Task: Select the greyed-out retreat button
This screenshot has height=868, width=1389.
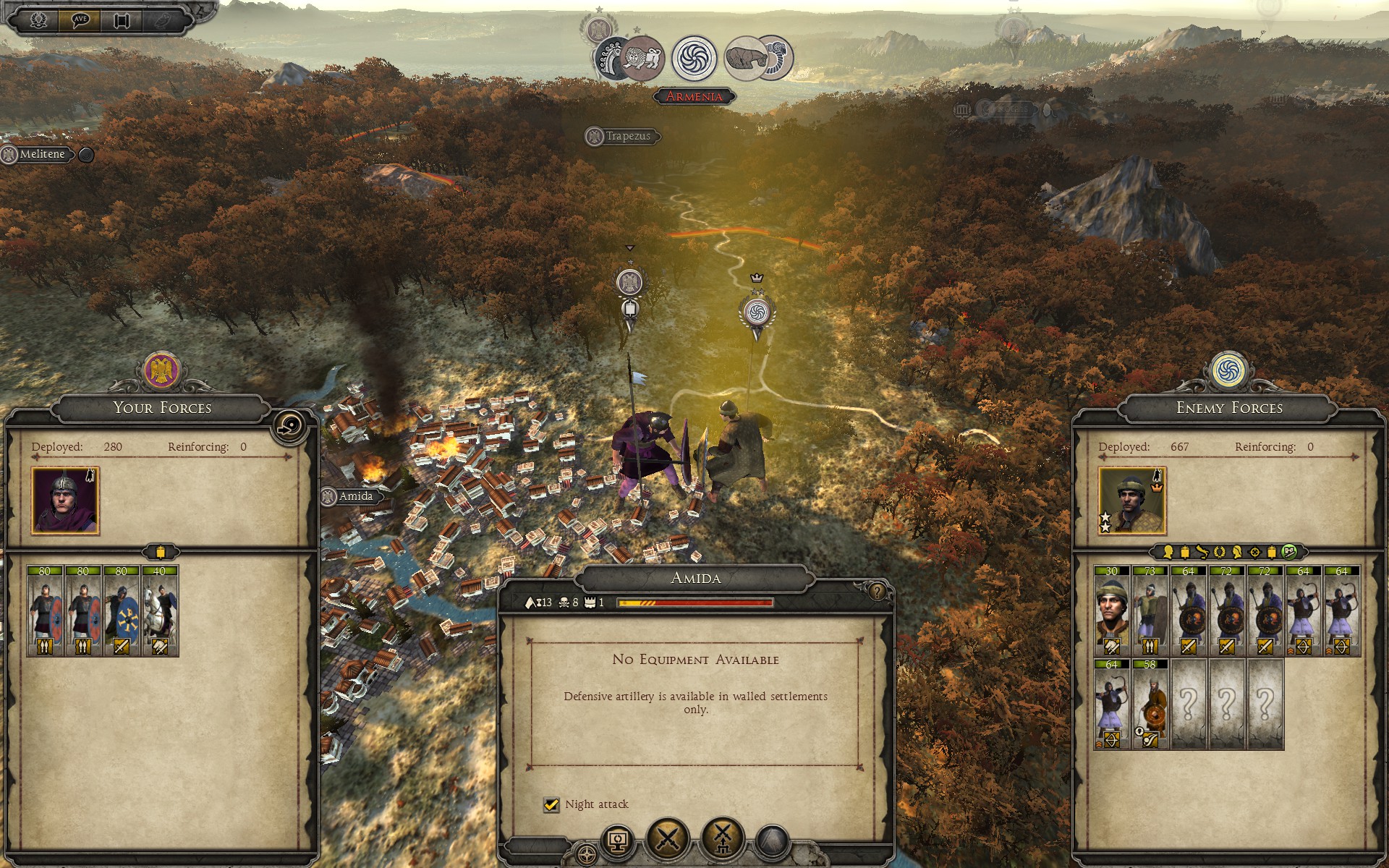Action: pos(772,841)
